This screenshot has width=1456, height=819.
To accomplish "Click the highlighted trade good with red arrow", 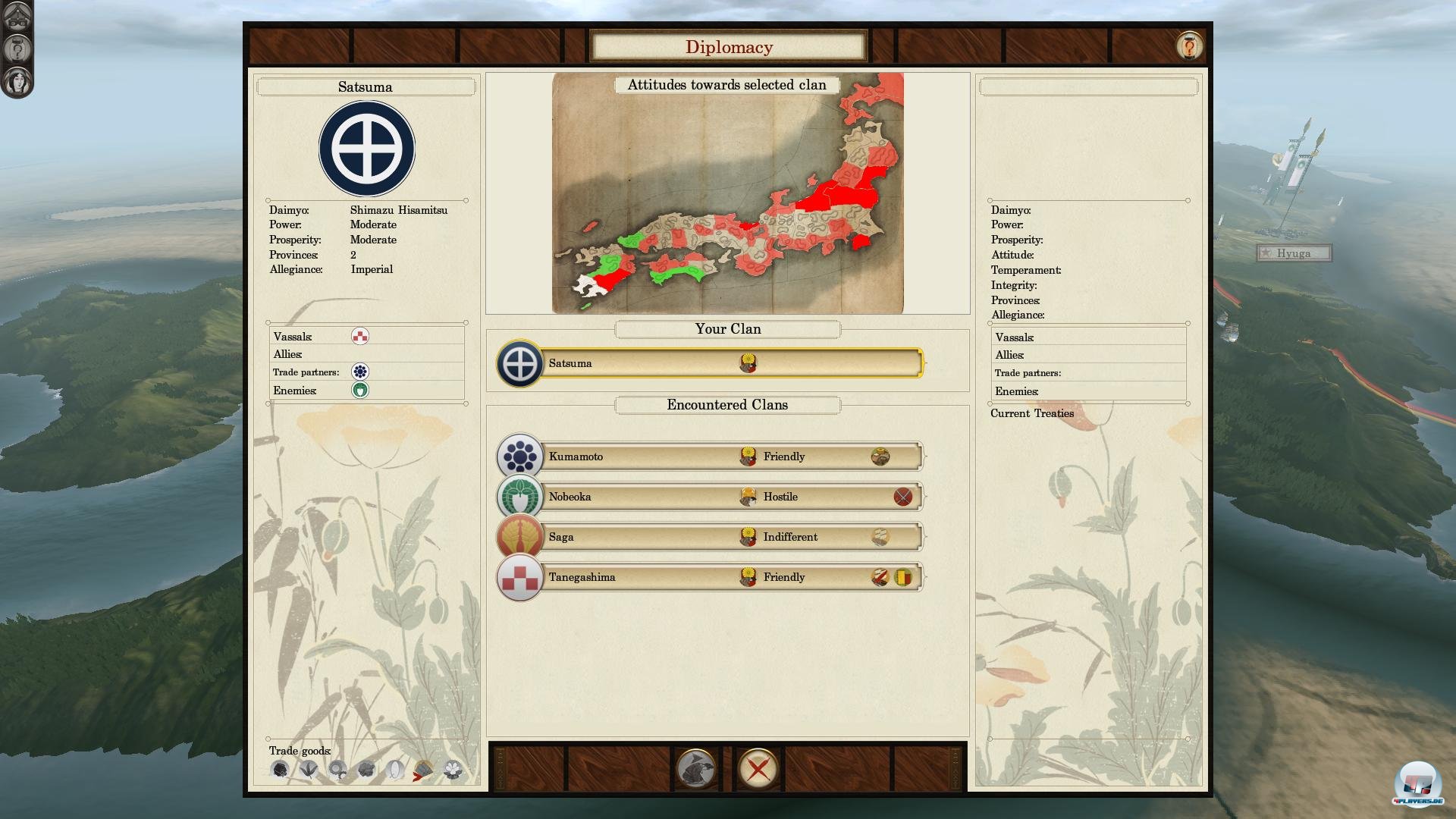I will pyautogui.click(x=423, y=770).
